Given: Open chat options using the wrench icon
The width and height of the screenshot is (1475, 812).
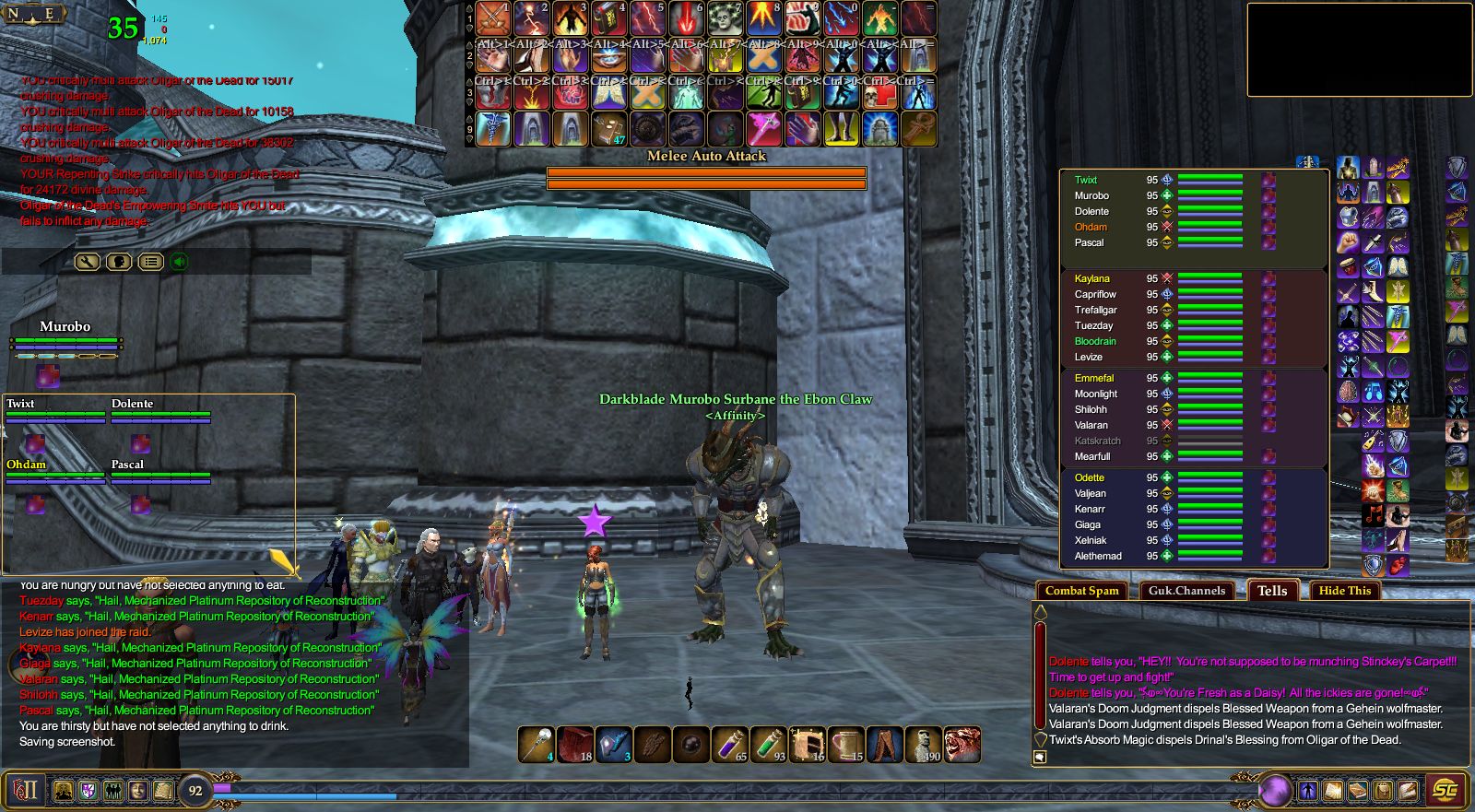Looking at the screenshot, I should click(88, 261).
